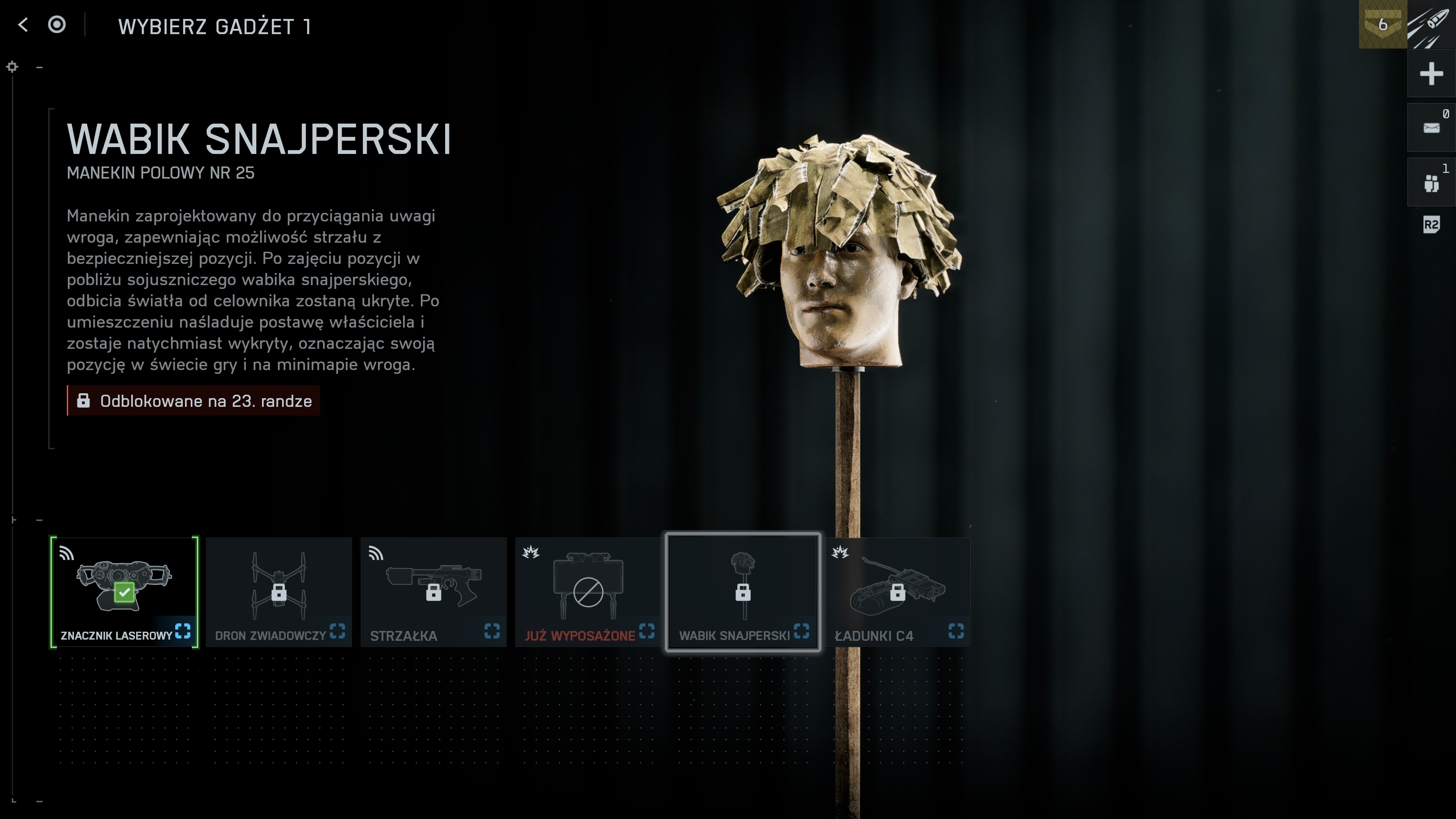This screenshot has width=1456, height=819.
Task: Open the squad members icon
Action: 1431,182
